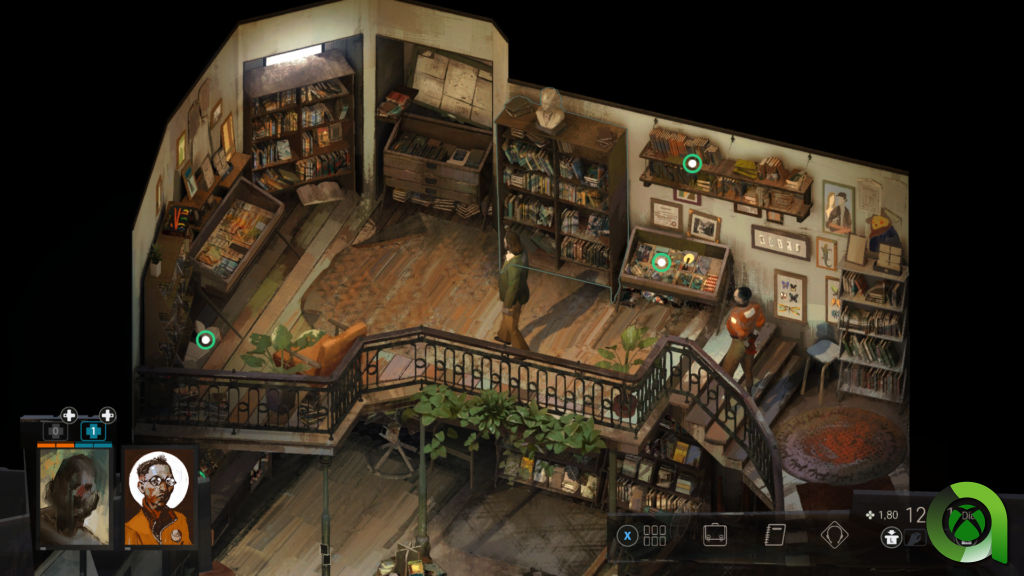Click the green orb beside the balcony railing
The height and width of the screenshot is (576, 1024).
[206, 340]
